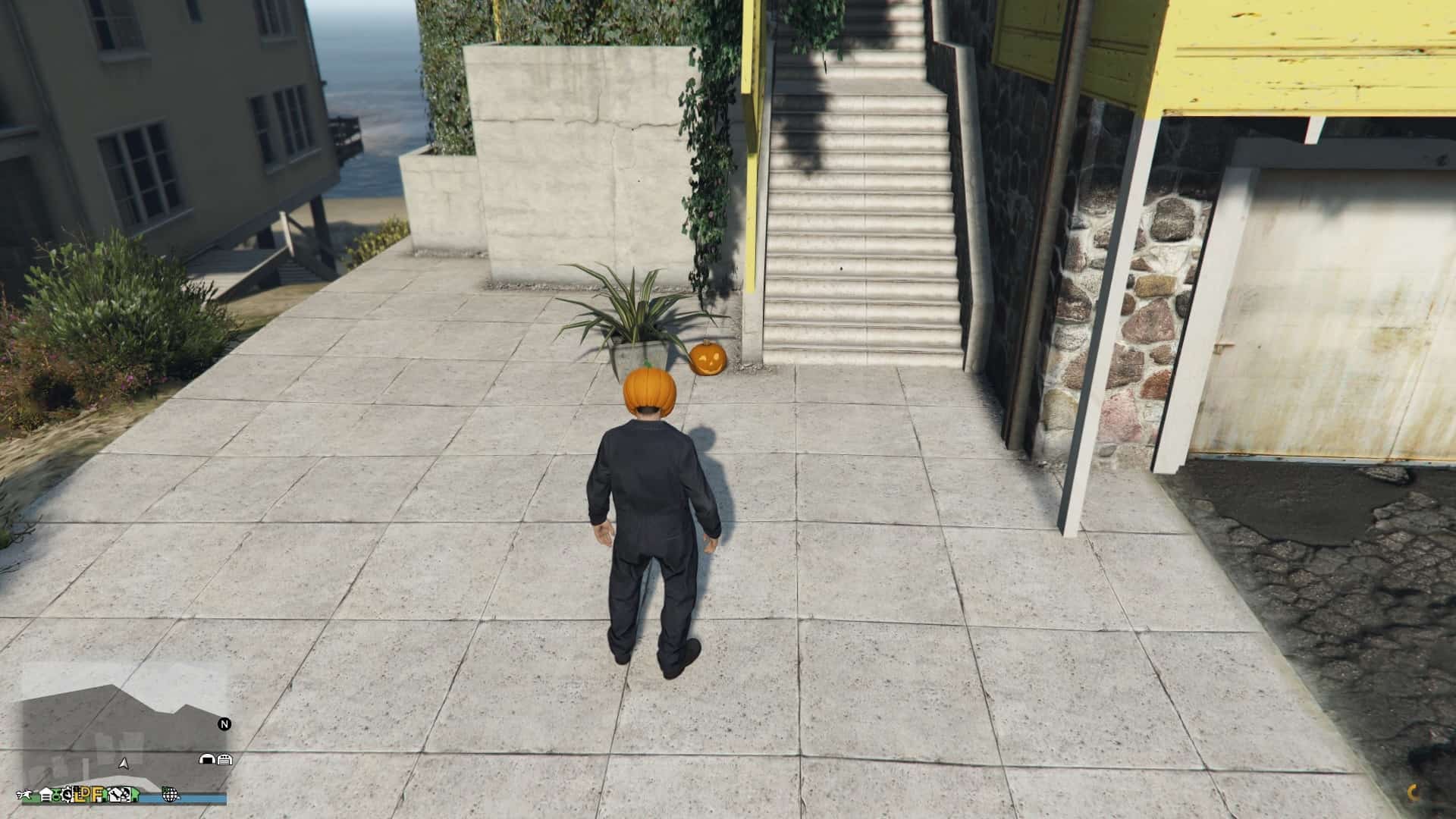Select the yellow L contact blip

pyautogui.click(x=79, y=796)
